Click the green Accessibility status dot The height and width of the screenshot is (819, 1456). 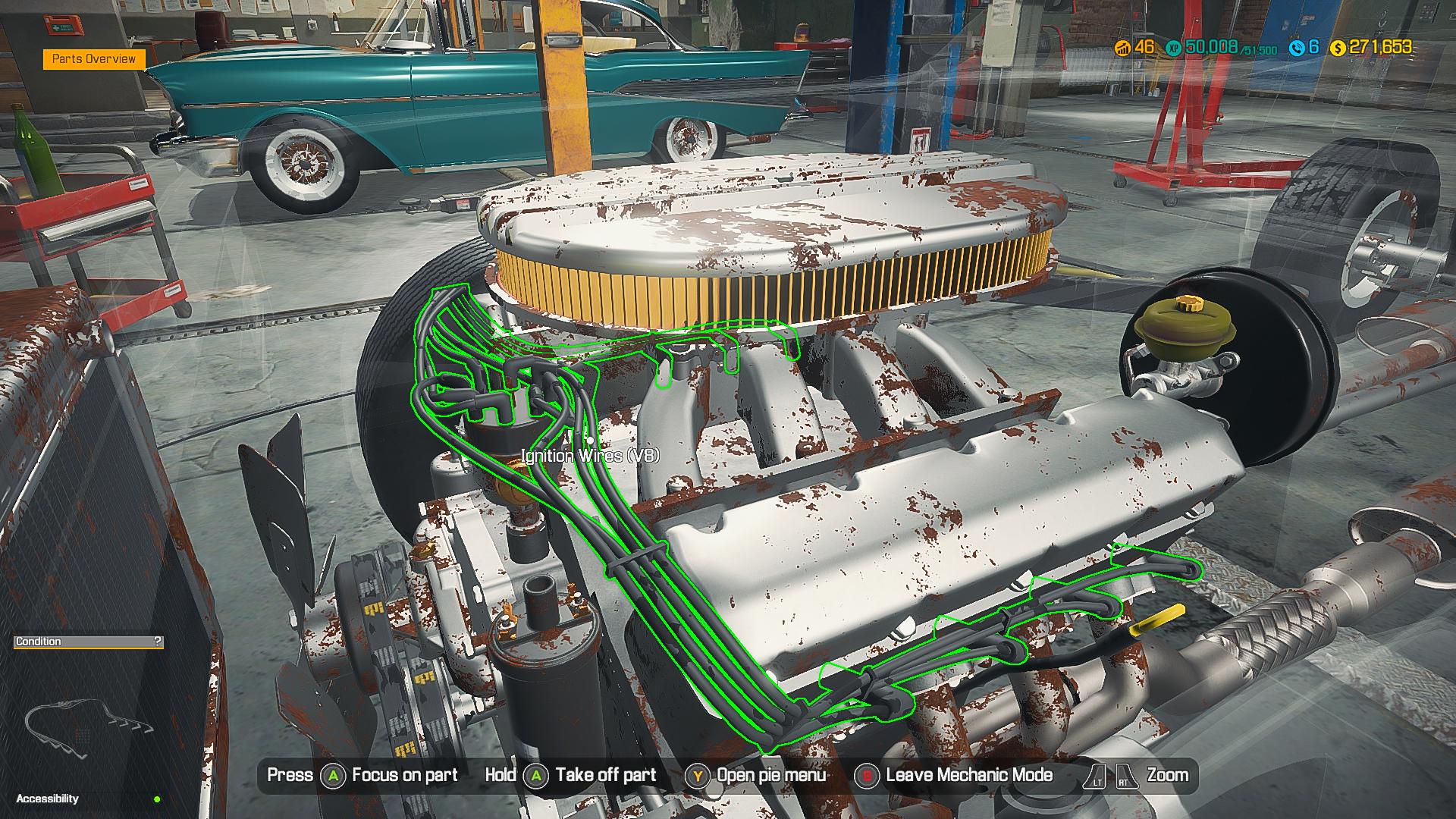(x=155, y=798)
